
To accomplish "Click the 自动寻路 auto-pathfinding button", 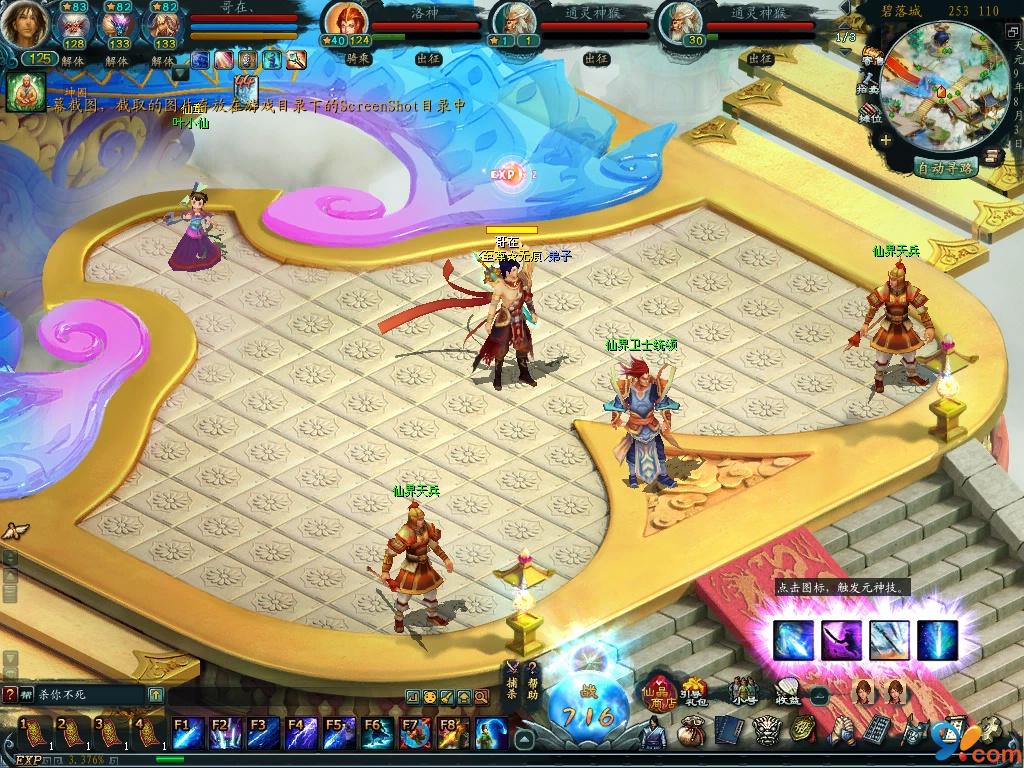I will pos(946,168).
